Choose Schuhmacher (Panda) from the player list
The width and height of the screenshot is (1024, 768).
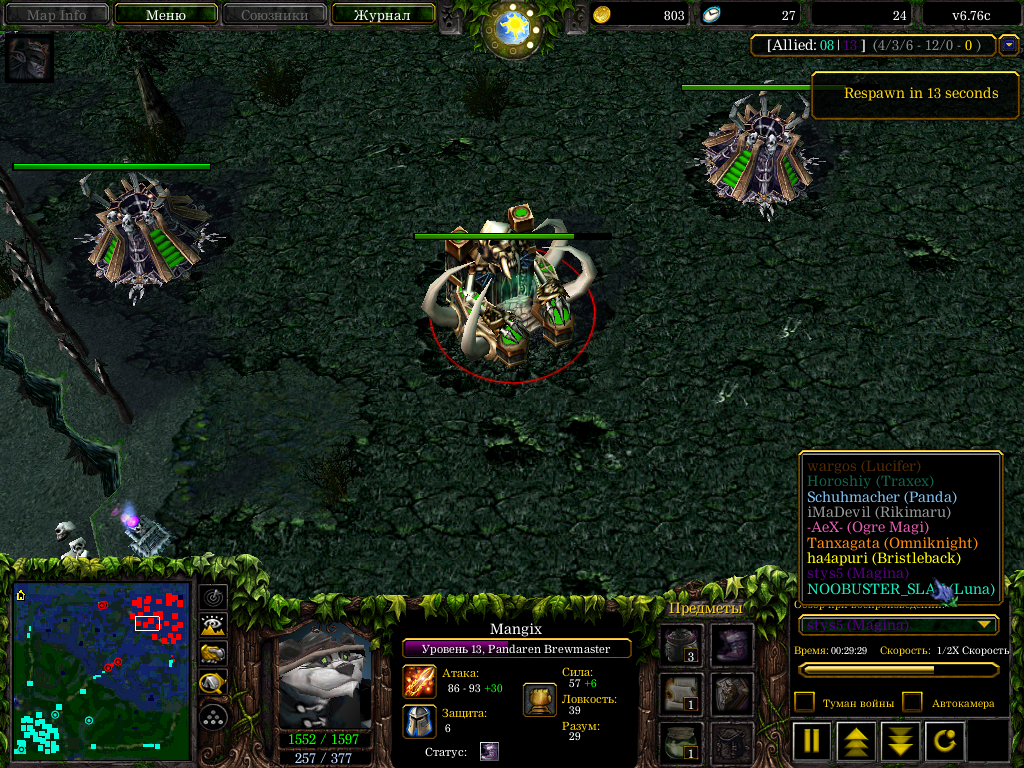(881, 497)
